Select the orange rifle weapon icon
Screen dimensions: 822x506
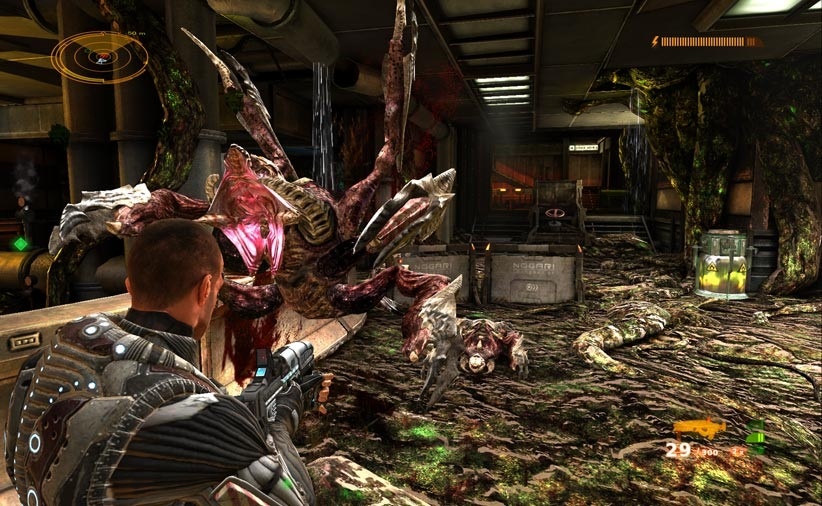(x=699, y=428)
